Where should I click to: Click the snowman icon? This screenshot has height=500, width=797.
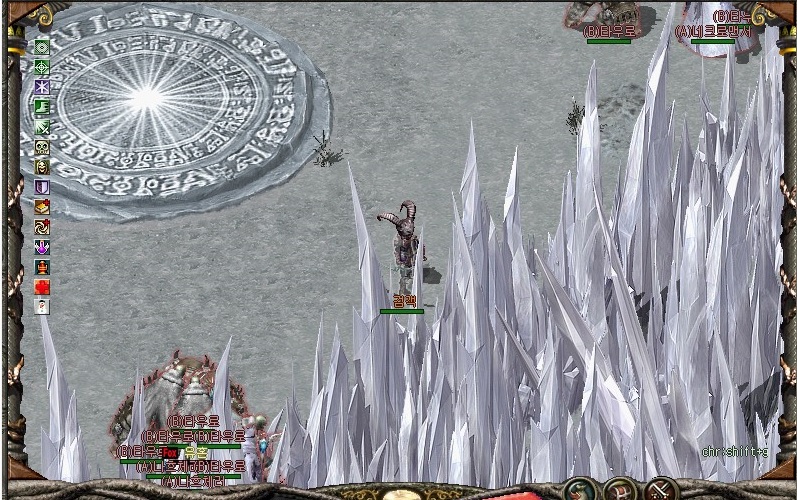[42, 307]
